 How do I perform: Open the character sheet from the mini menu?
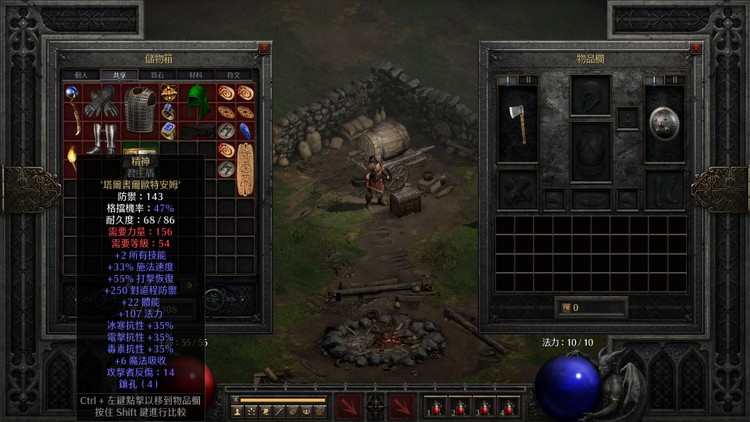pos(238,410)
